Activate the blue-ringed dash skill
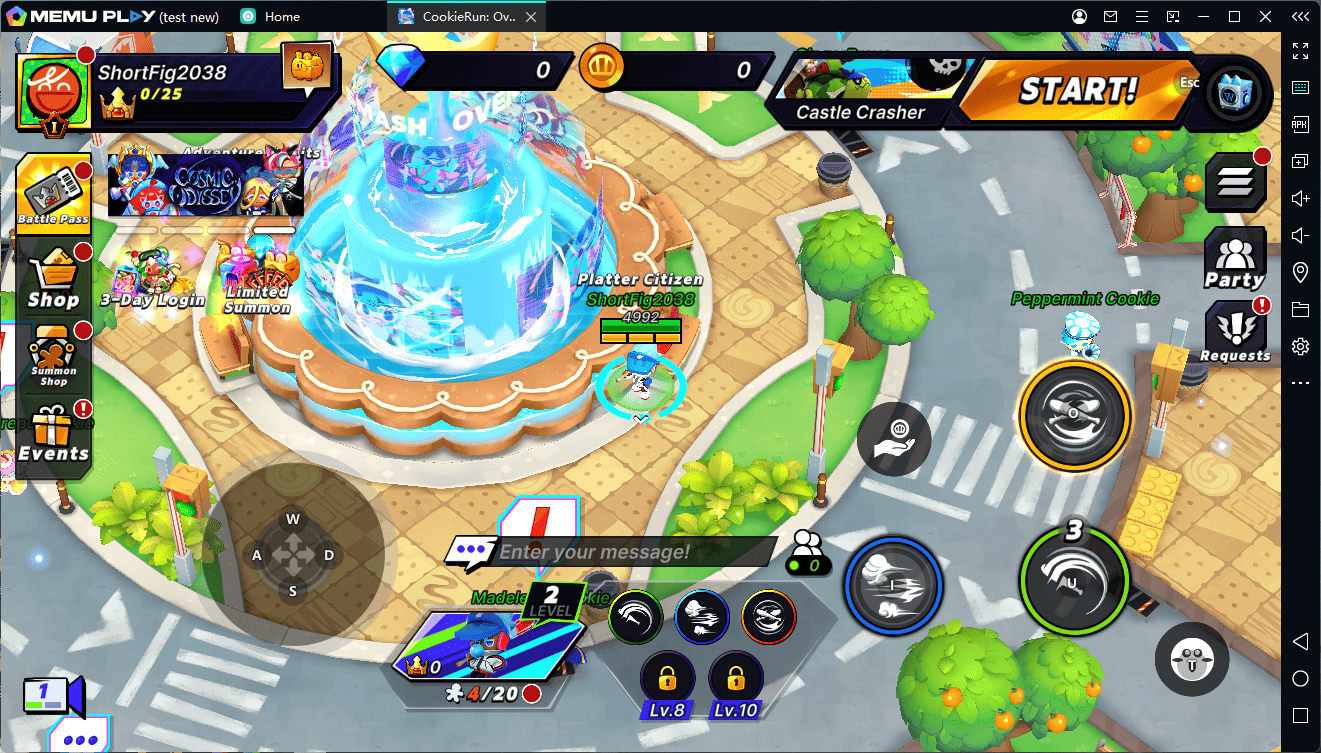Viewport: 1321px width, 753px height. tap(893, 584)
